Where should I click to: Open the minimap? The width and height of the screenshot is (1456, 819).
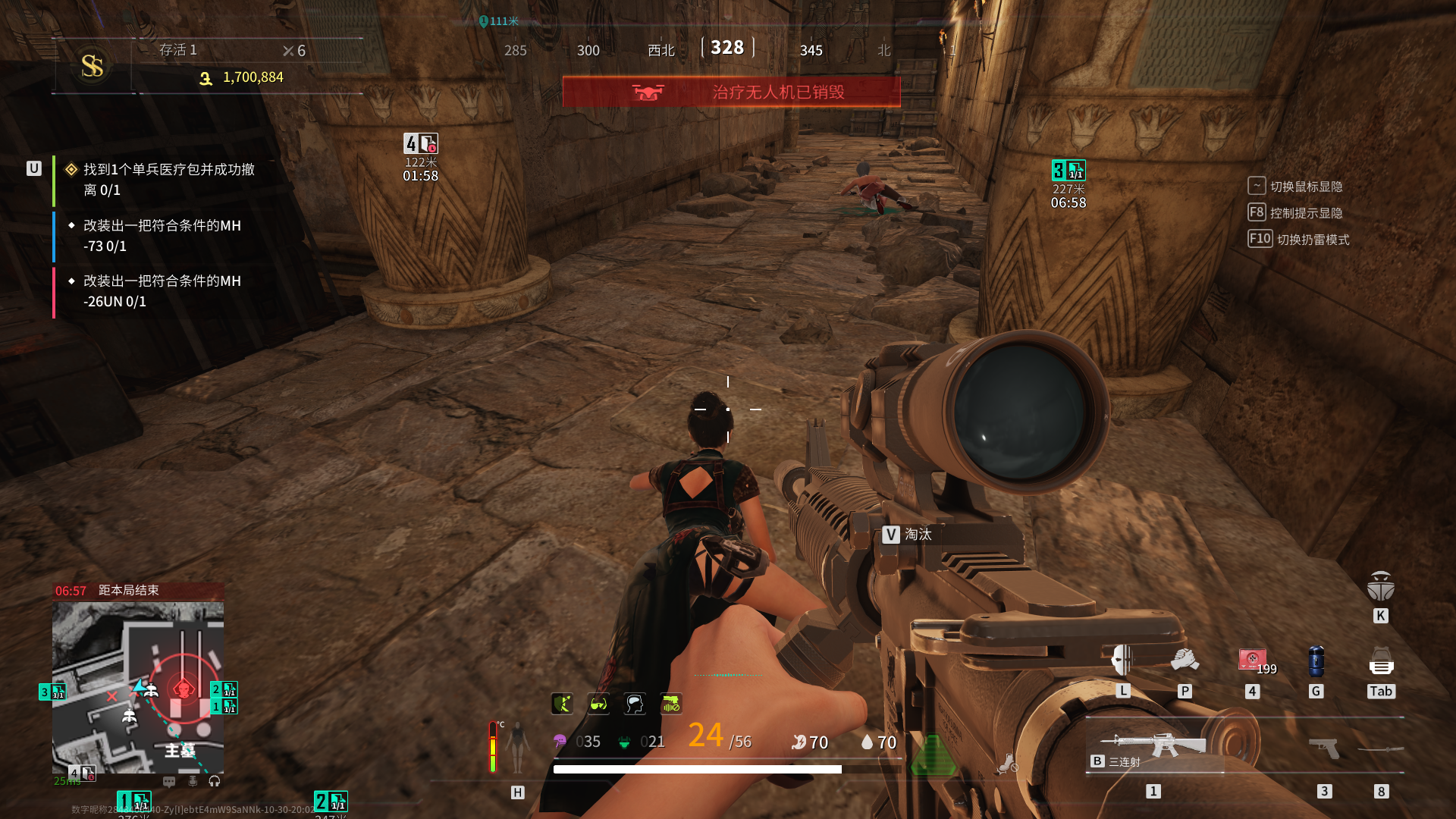138,687
